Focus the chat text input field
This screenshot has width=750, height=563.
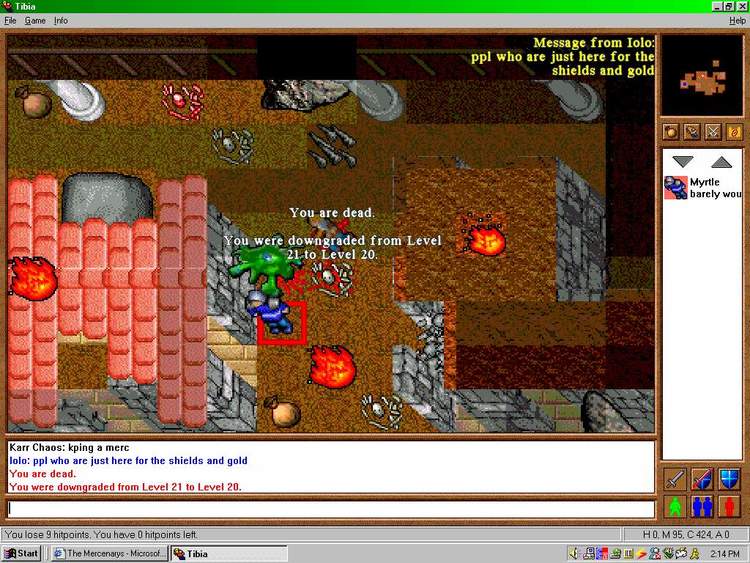pyautogui.click(x=330, y=509)
